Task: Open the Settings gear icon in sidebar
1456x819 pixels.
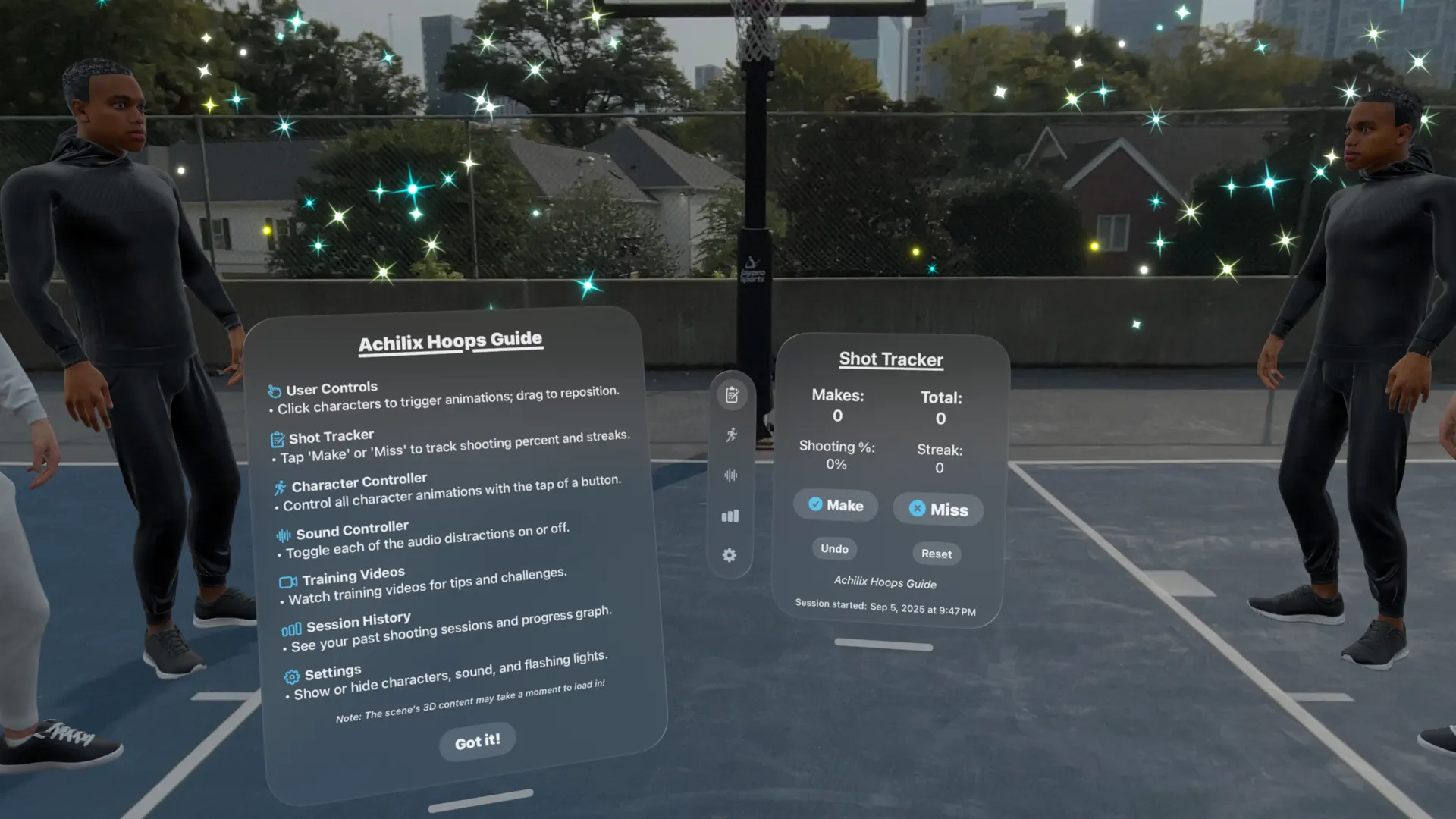Action: (730, 556)
